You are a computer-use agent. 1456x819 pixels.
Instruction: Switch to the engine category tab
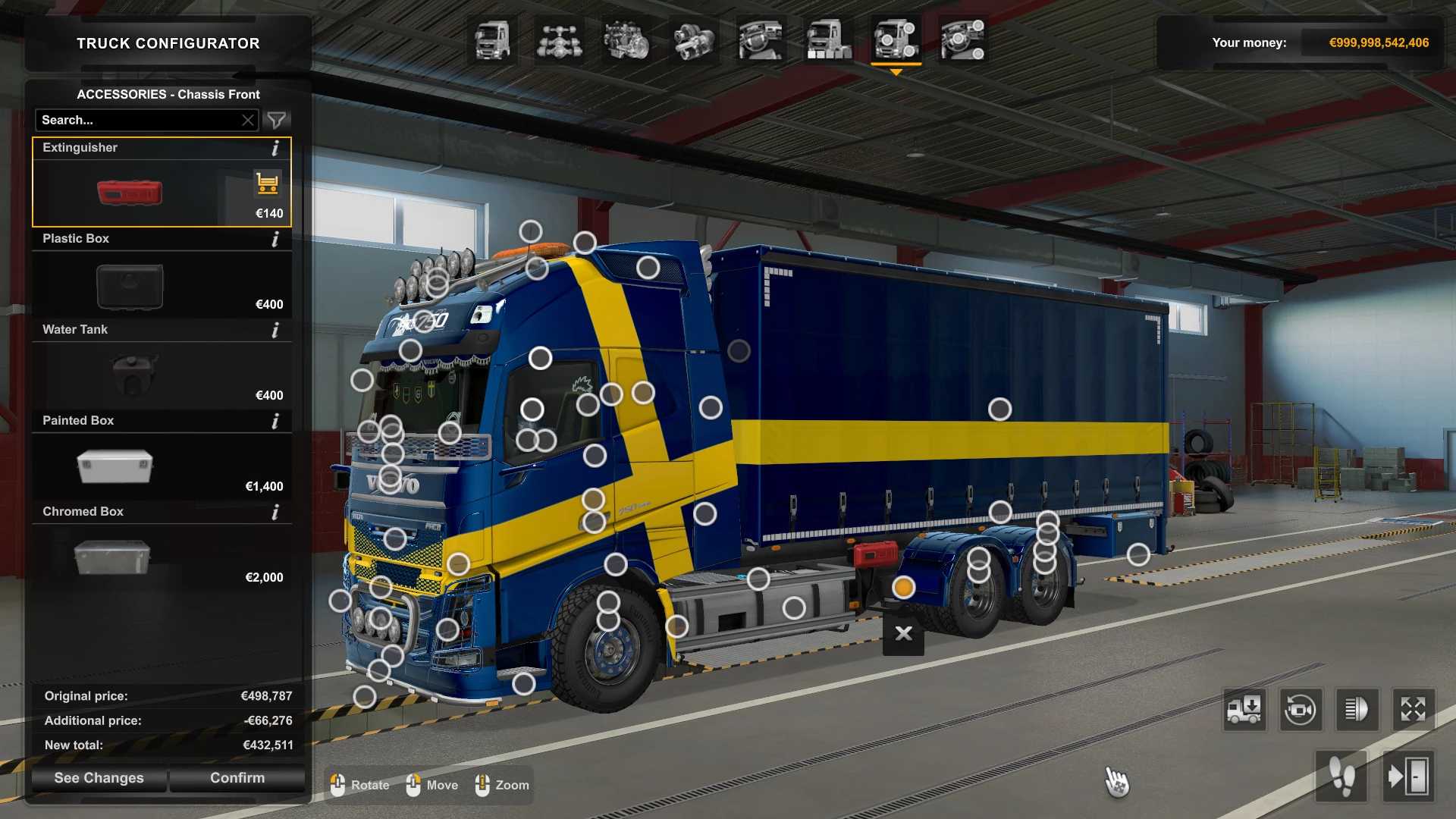[x=626, y=40]
